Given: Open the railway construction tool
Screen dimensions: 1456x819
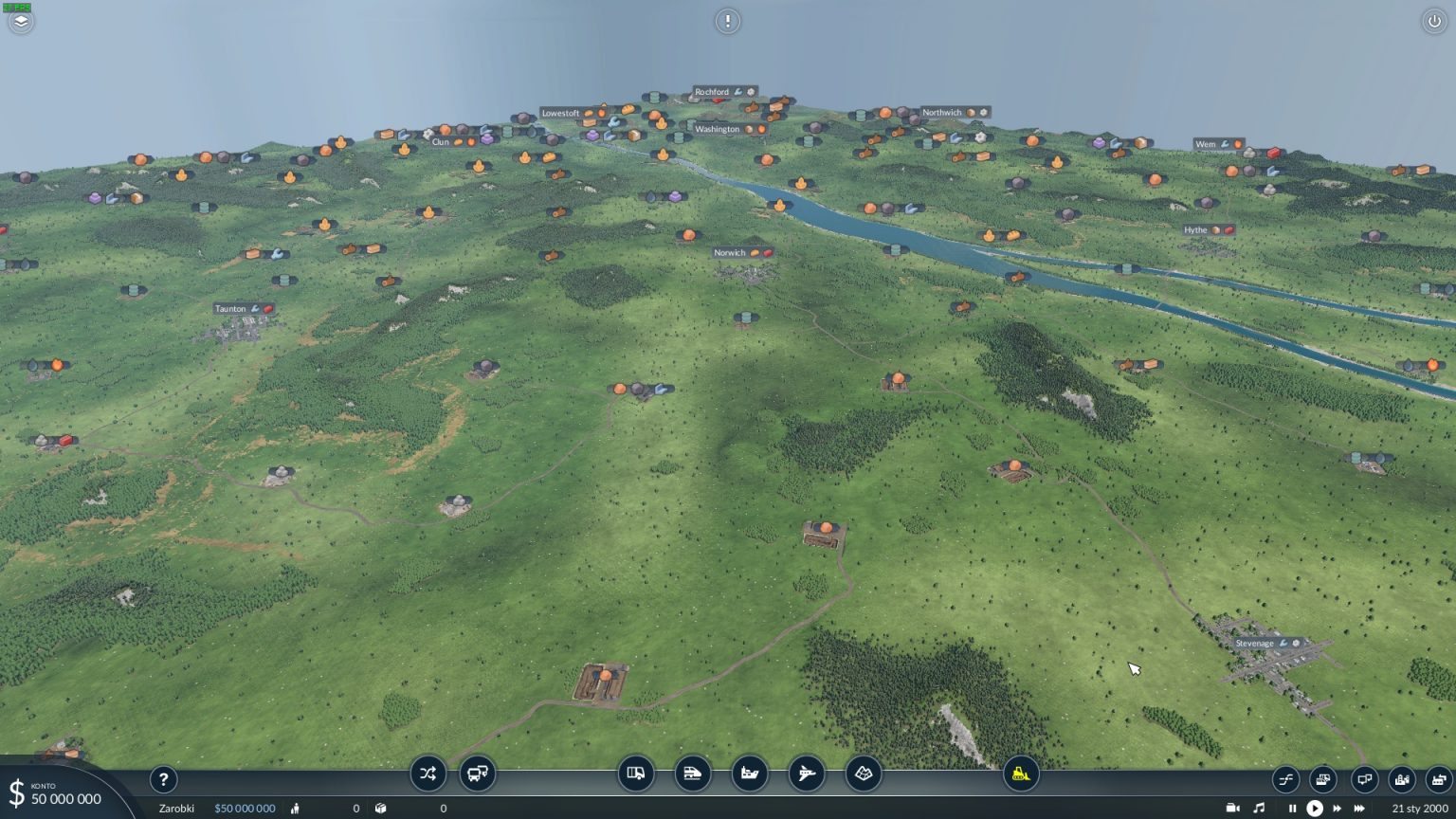Looking at the screenshot, I should tap(693, 773).
